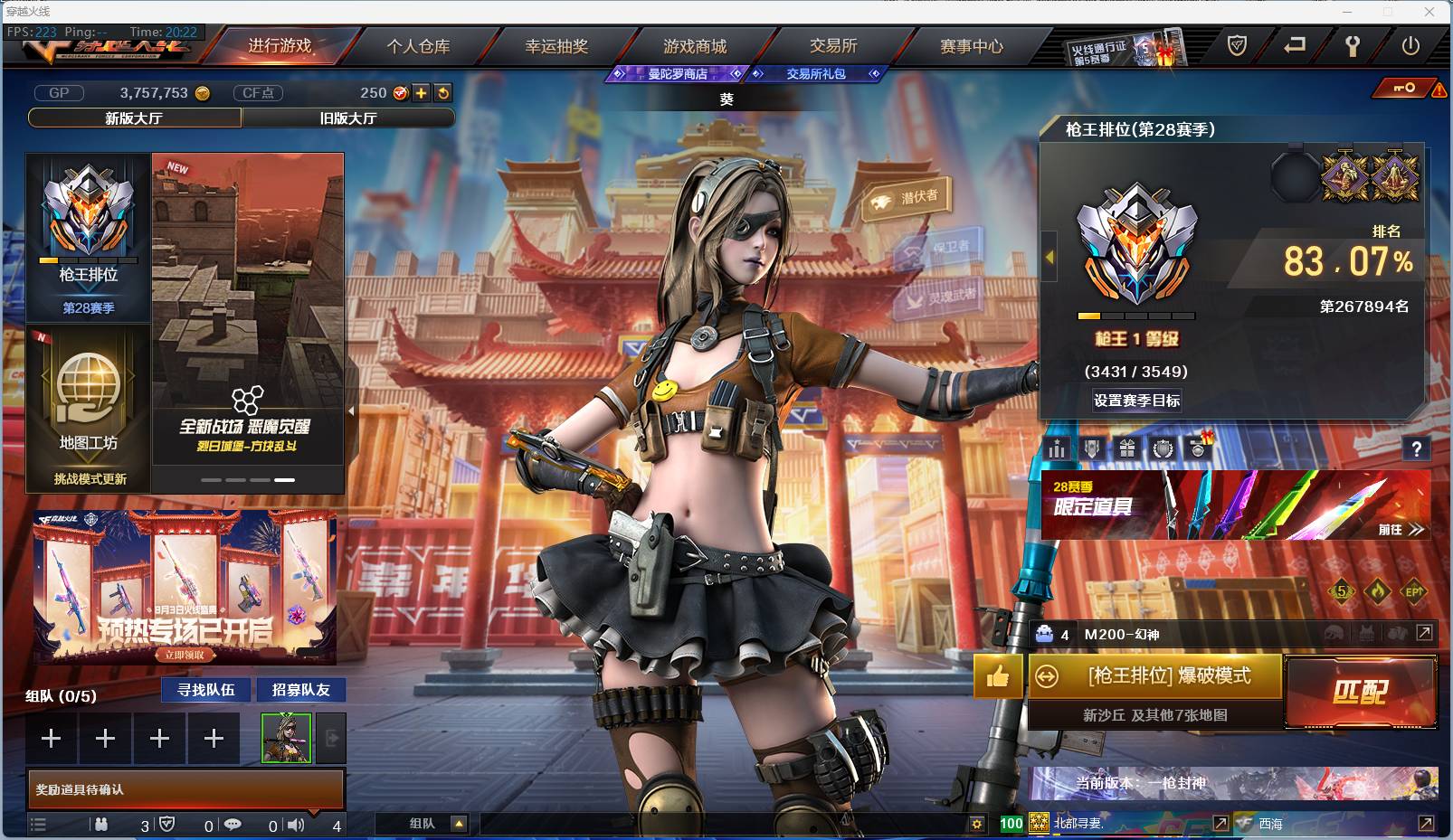The image size is (1453, 840).
Task: Click the teammate avatar thumbnail
Action: pos(286,738)
